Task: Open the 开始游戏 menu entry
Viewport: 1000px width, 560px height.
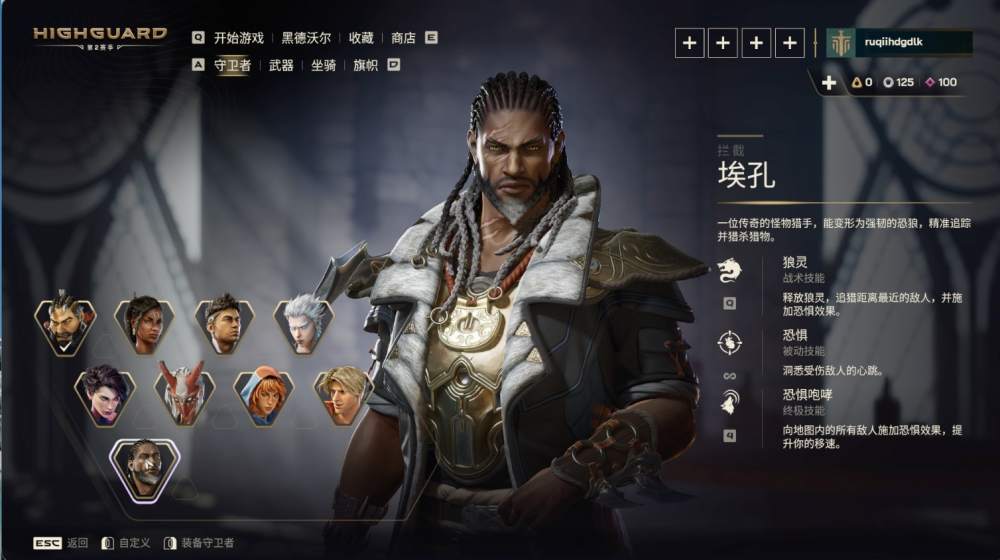Action: coord(238,38)
